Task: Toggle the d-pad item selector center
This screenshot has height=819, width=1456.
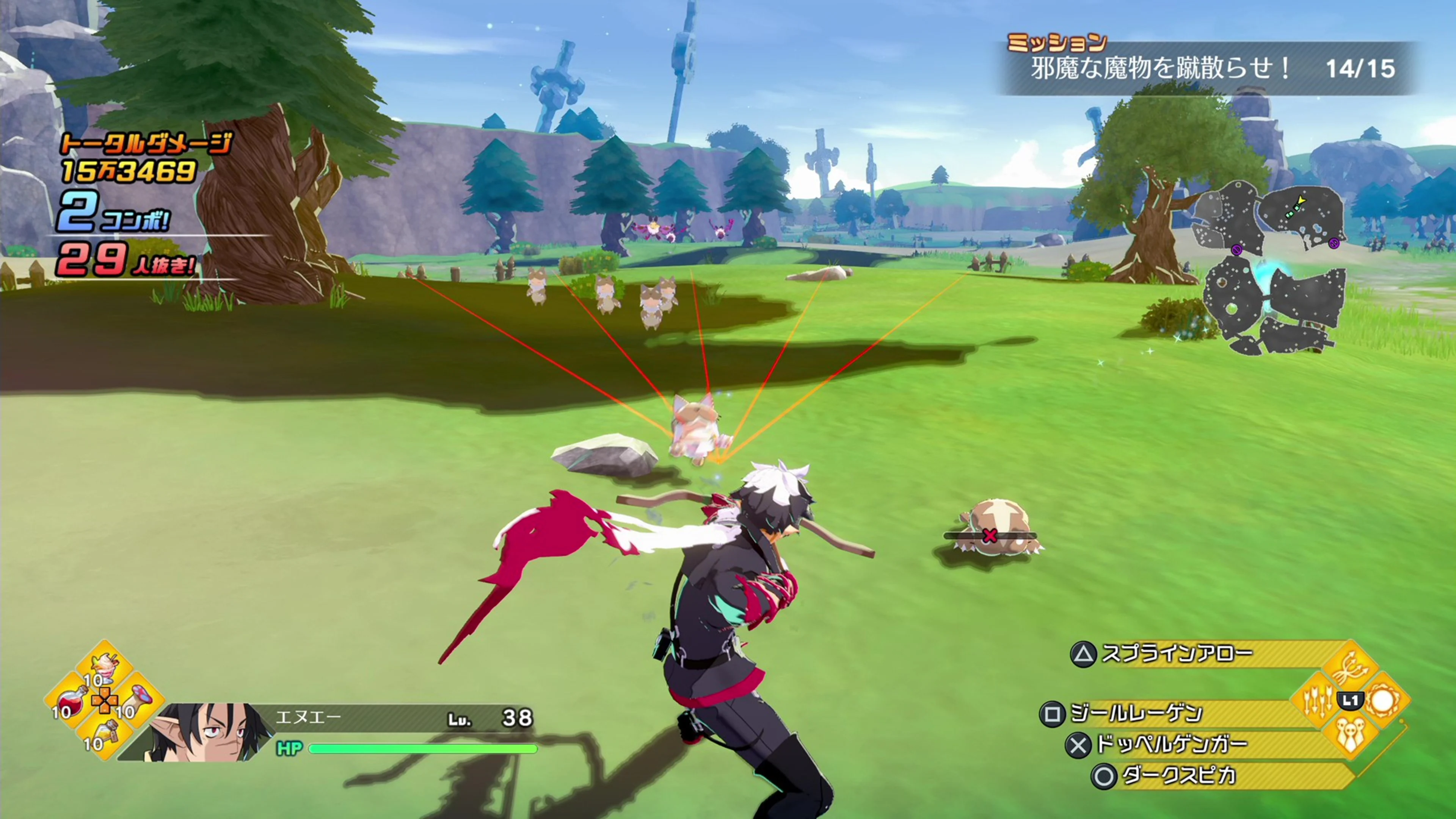Action: (105, 700)
